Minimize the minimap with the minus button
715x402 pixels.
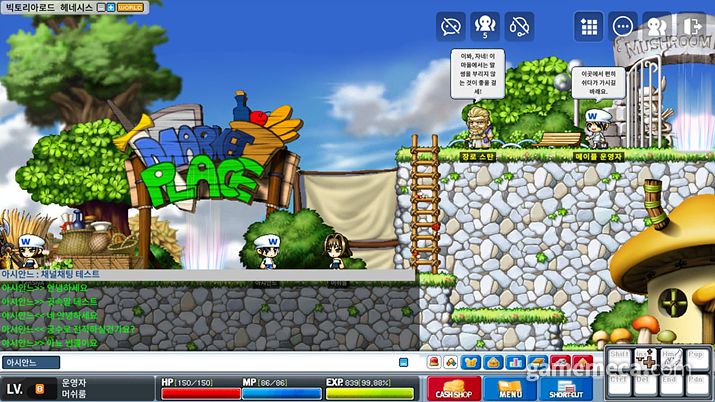(x=101, y=7)
